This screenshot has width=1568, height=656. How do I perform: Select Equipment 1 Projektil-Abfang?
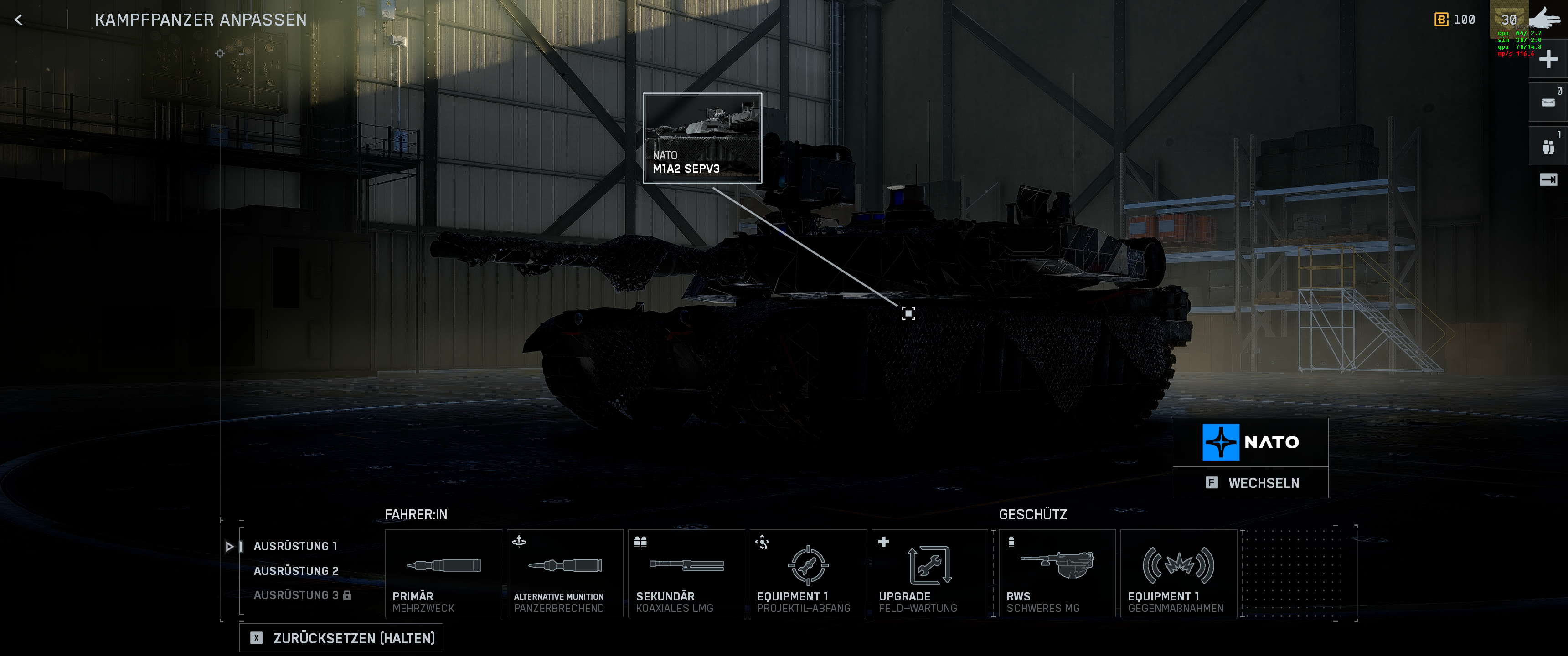(x=808, y=573)
